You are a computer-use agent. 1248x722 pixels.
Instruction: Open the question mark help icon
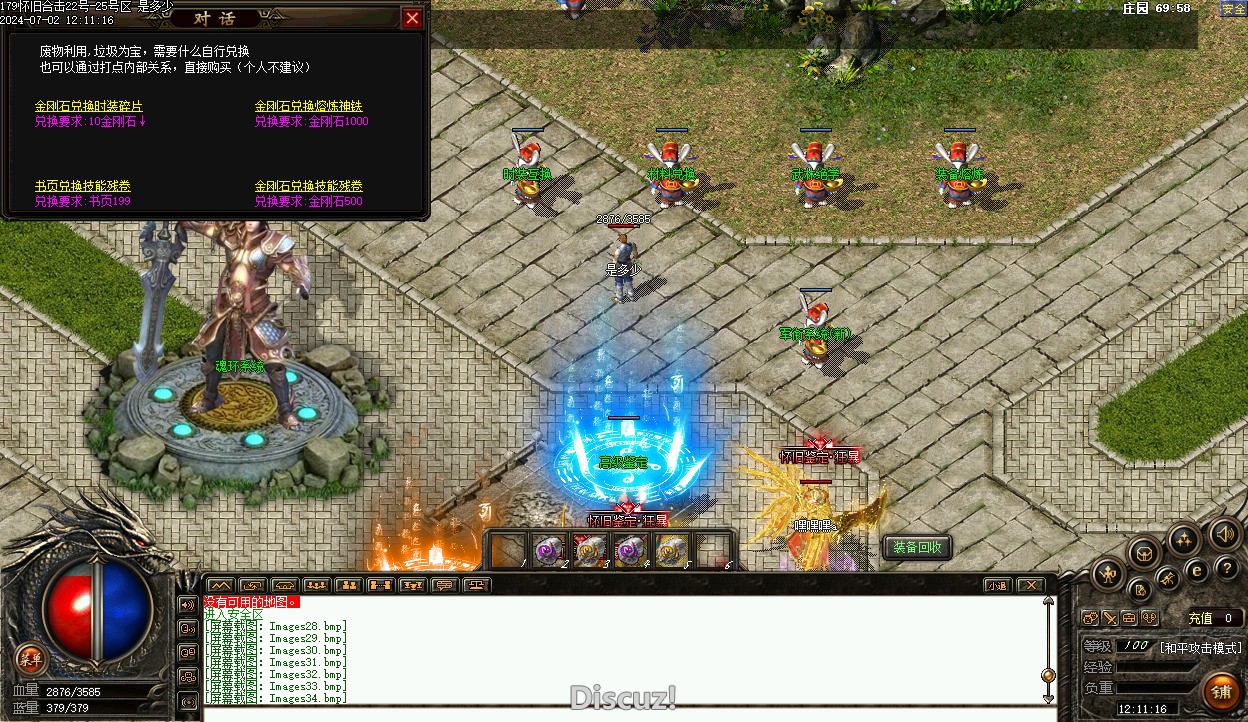coord(1227,569)
